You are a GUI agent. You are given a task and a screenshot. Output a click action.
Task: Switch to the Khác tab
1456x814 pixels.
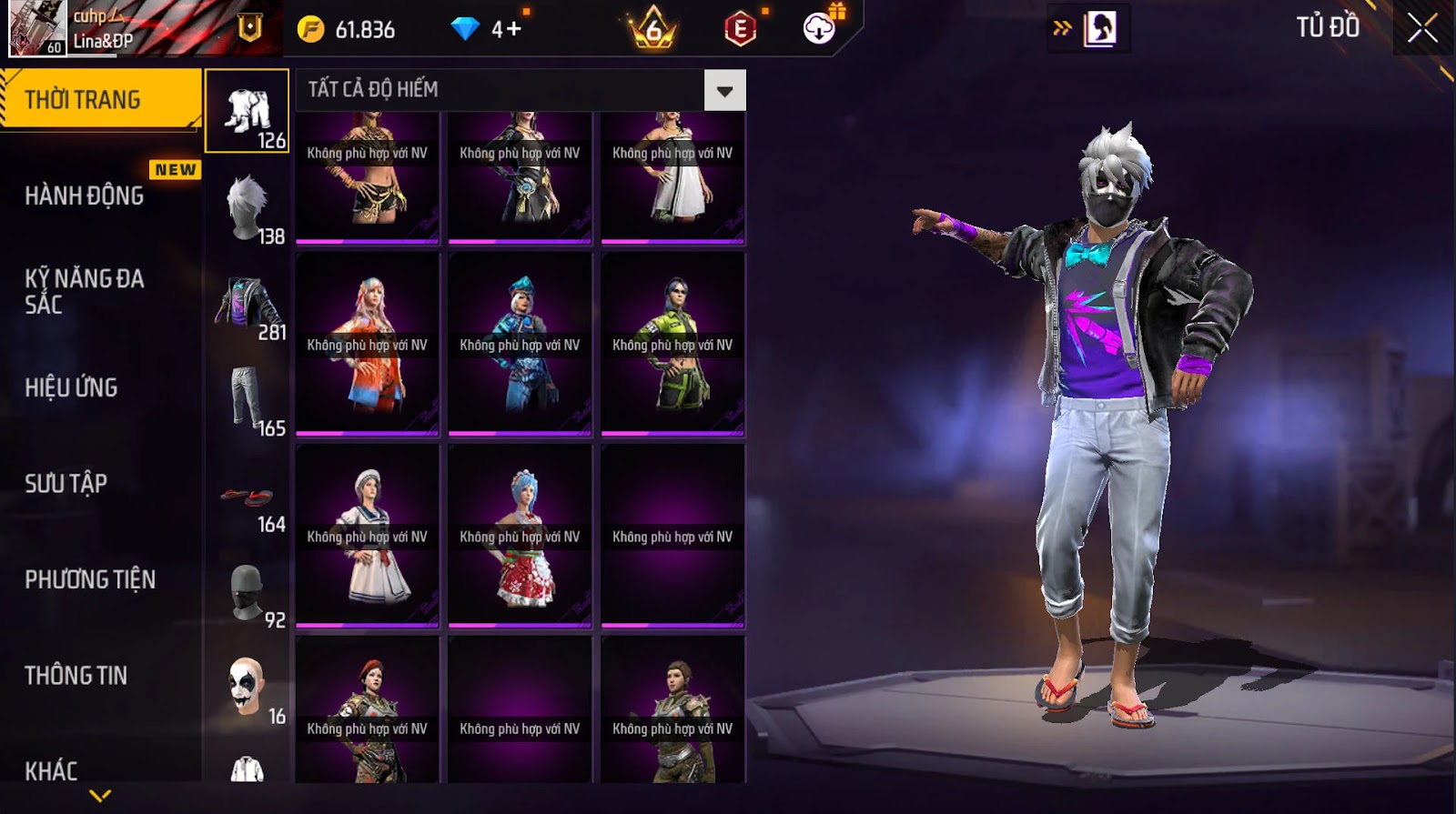(x=51, y=770)
